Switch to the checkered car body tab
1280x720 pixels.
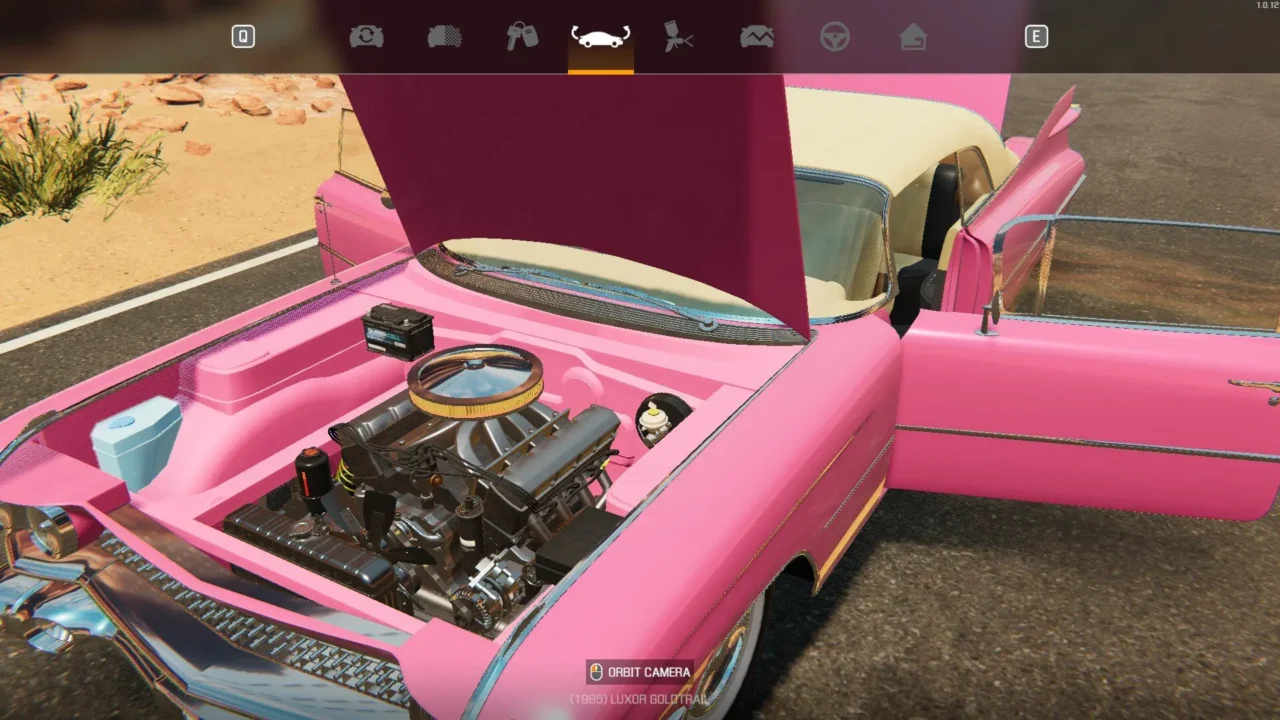coord(444,37)
